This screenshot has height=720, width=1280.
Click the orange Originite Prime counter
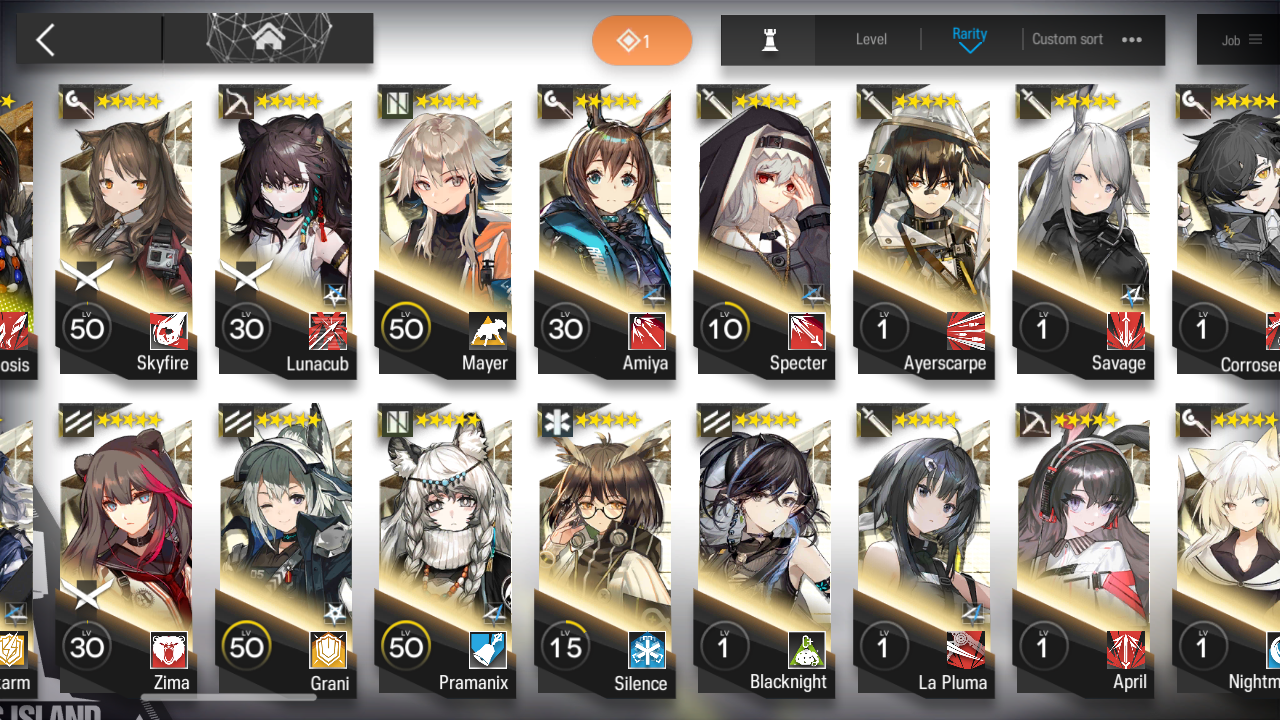642,41
